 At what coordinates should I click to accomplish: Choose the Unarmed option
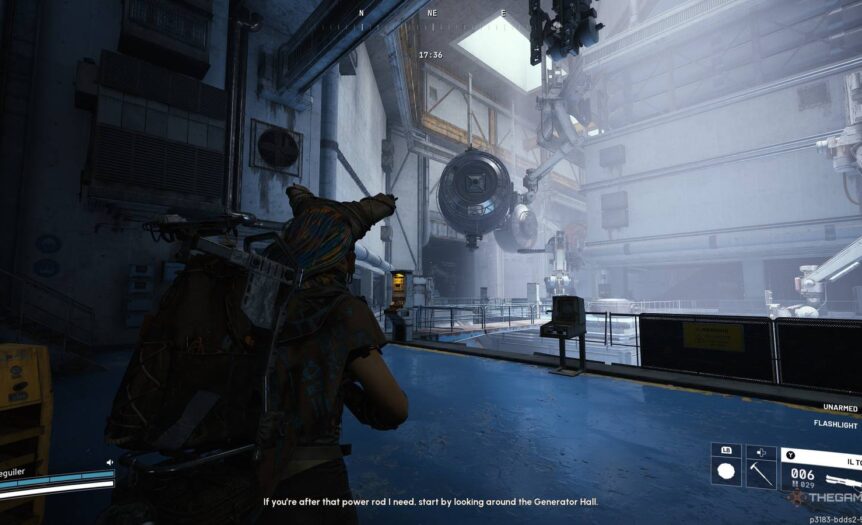click(x=840, y=407)
